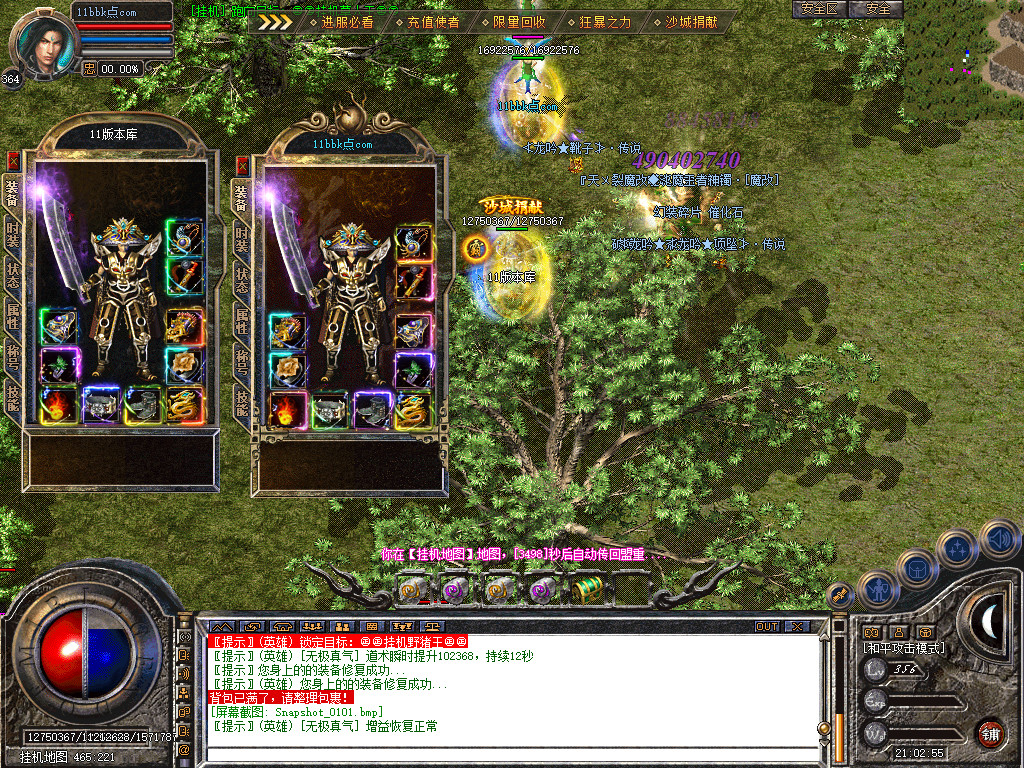
Task: Click the green treasure chest hotbar slot
Action: pos(587,589)
